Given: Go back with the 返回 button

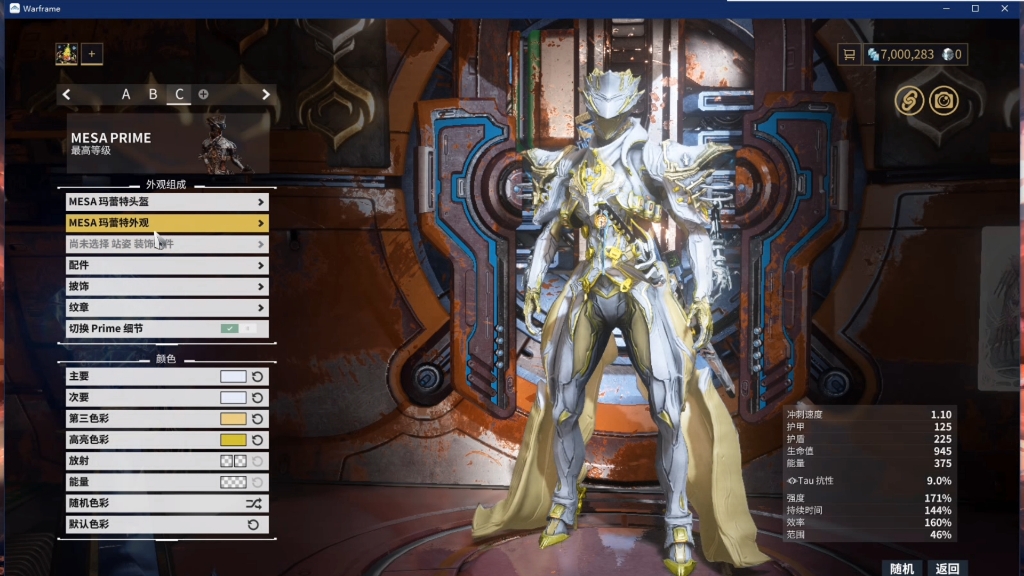Looking at the screenshot, I should pos(946,568).
